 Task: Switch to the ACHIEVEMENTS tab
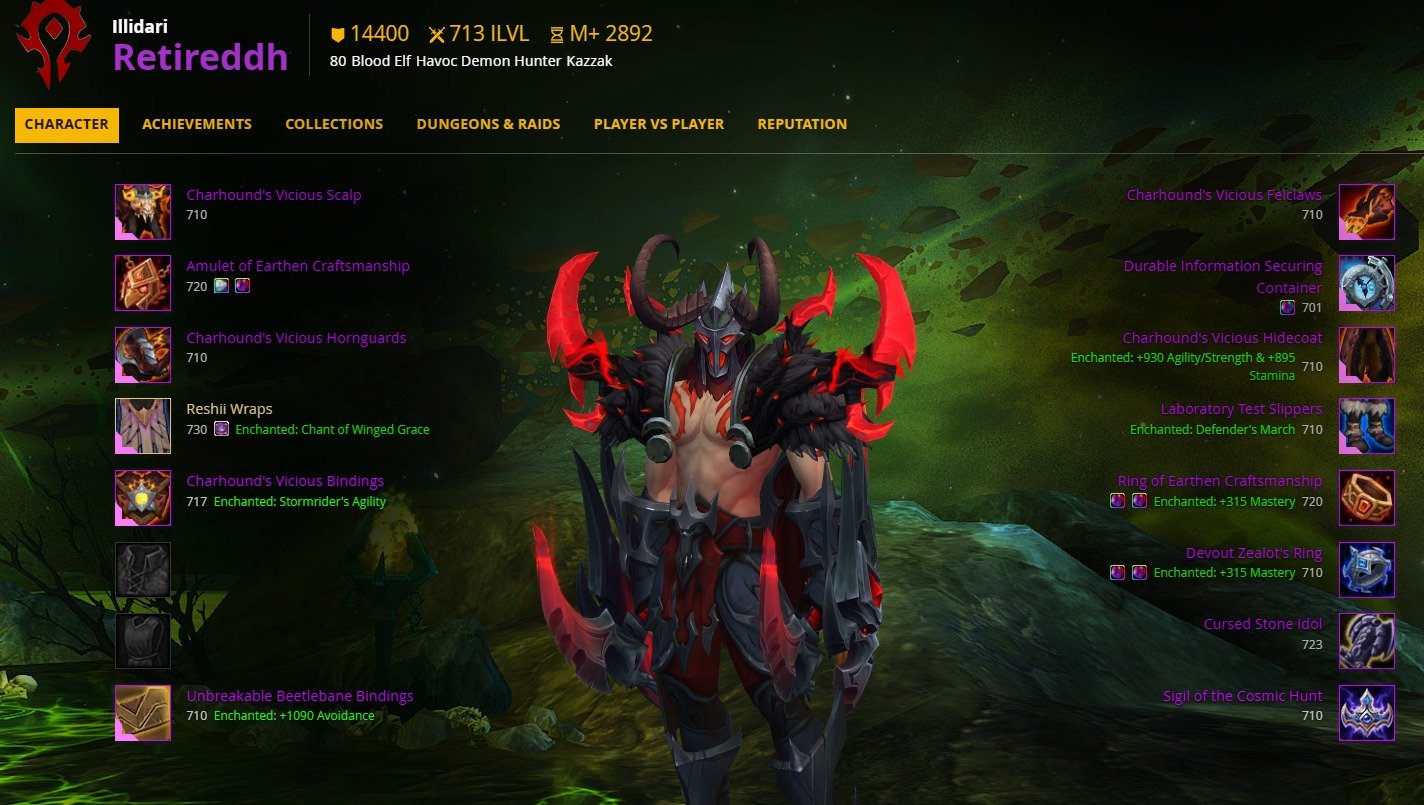pos(196,124)
